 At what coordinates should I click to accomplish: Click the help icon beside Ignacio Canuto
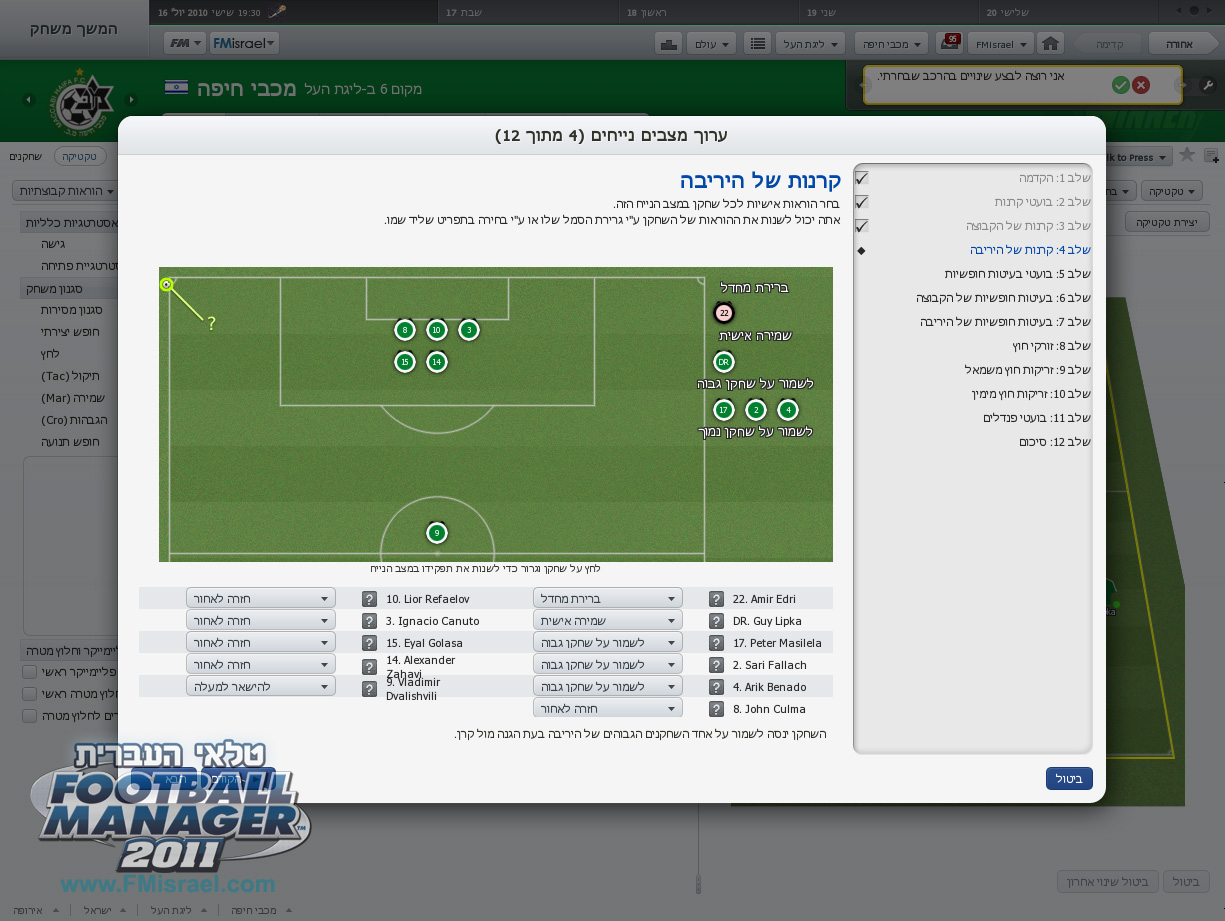(x=369, y=621)
